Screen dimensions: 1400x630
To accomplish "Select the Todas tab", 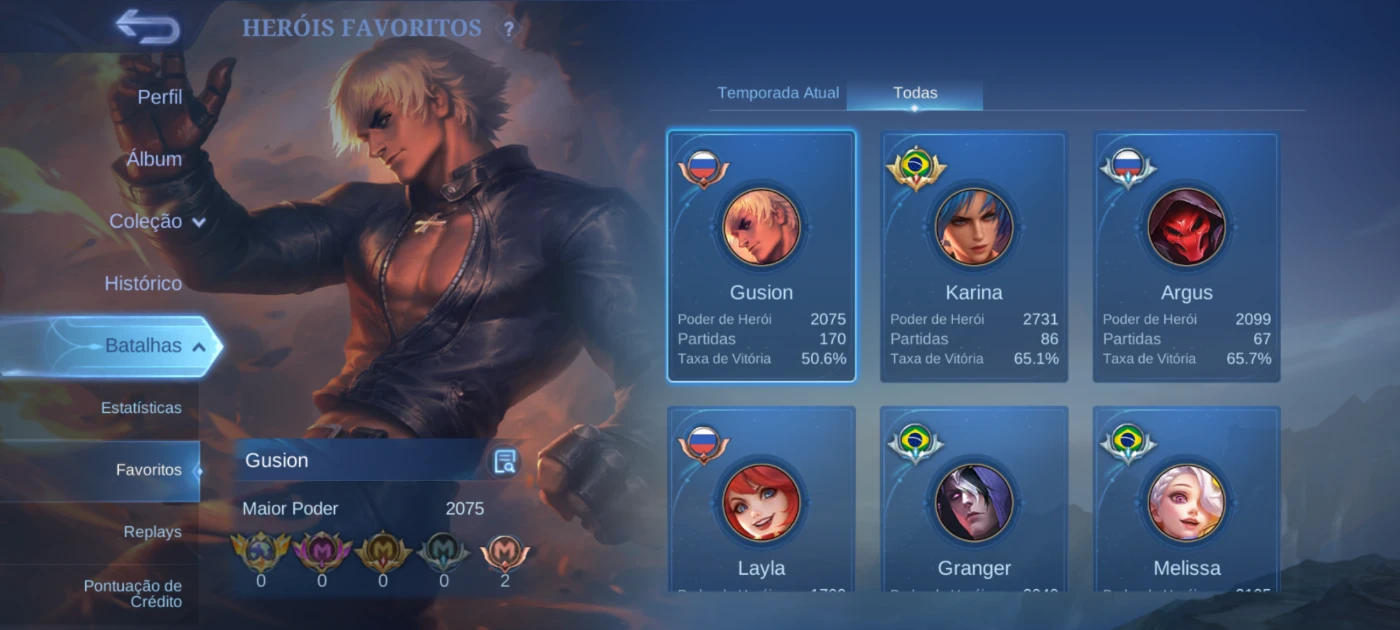I will click(x=915, y=93).
